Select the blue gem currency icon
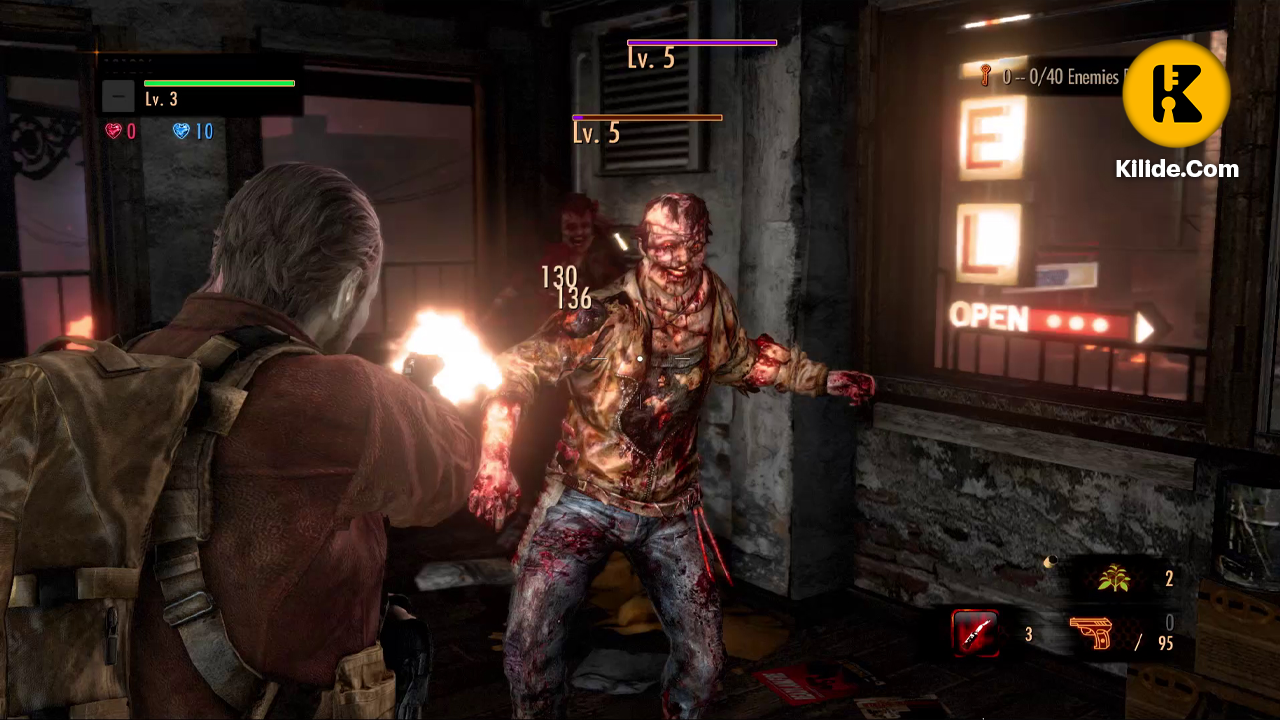The width and height of the screenshot is (1280, 720). (x=180, y=131)
